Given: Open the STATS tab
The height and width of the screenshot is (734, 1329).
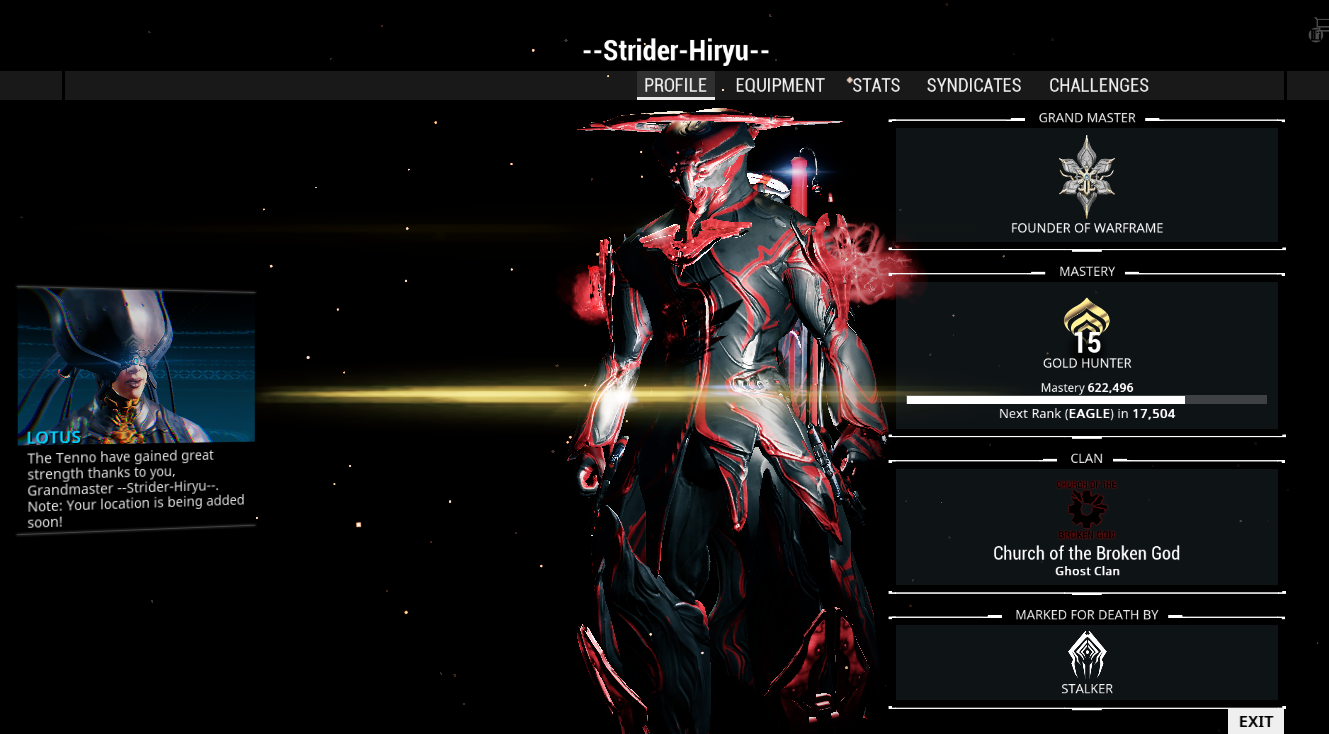Looking at the screenshot, I should 875,85.
